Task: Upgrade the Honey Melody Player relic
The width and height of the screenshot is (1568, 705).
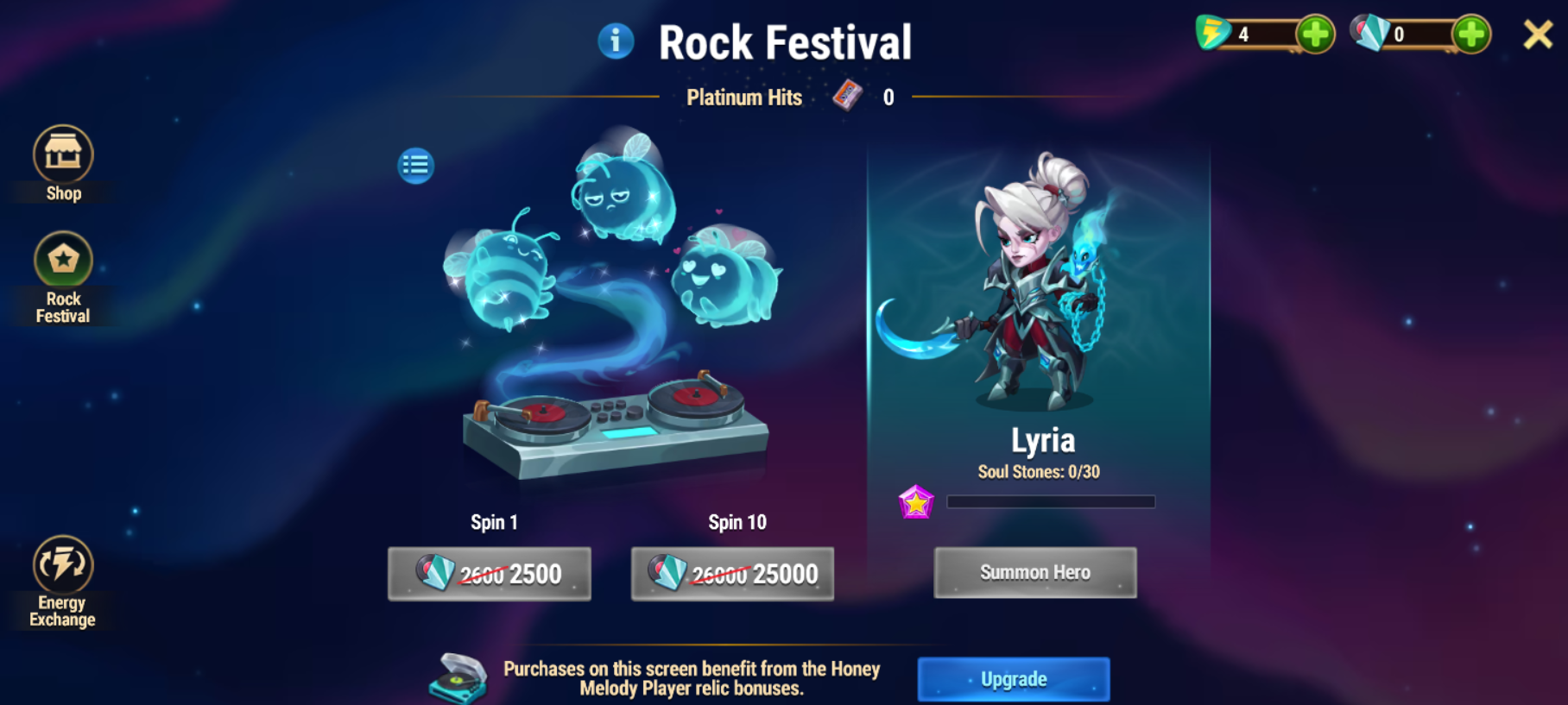Action: [1013, 679]
